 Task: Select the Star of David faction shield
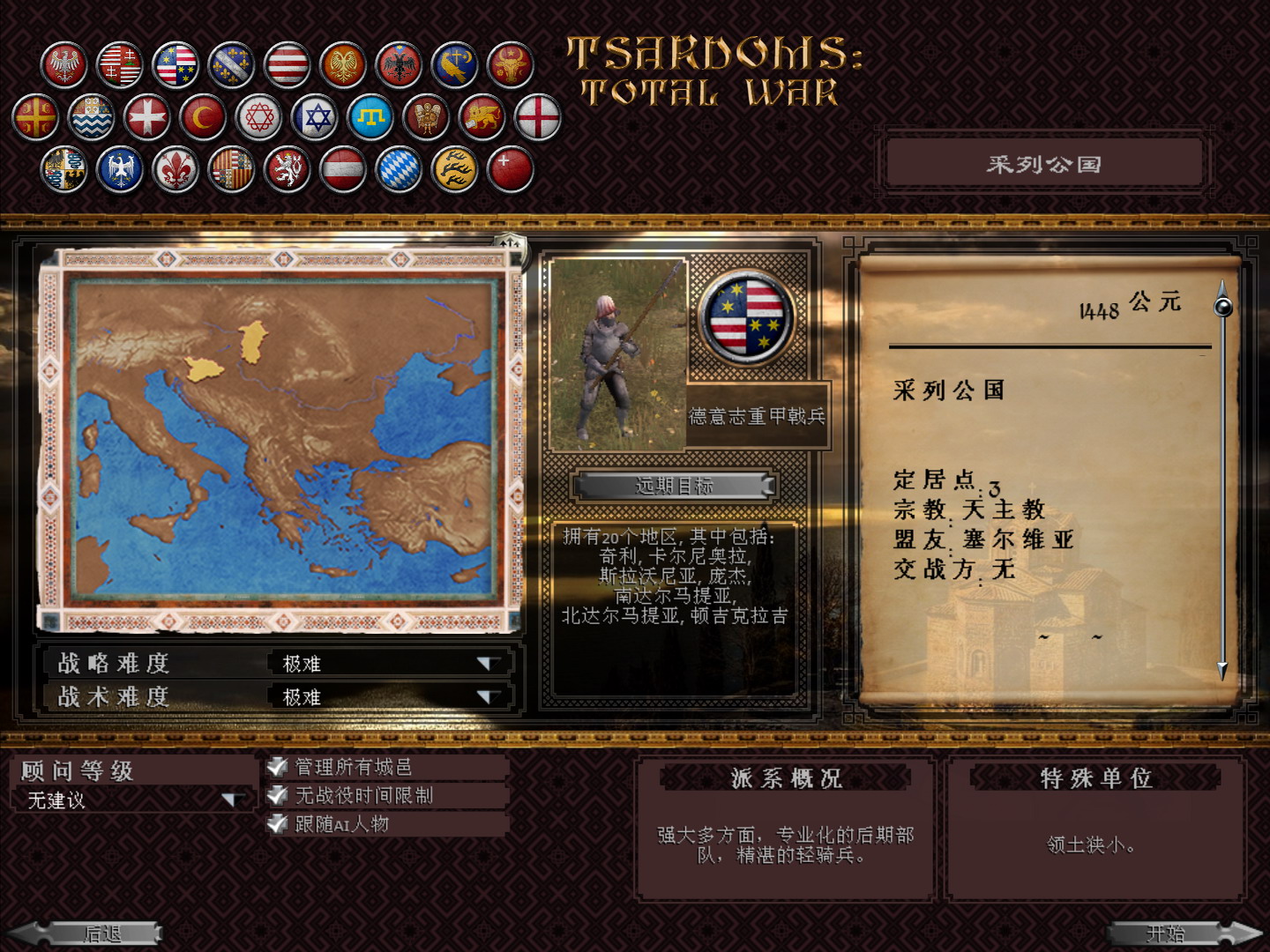[316, 116]
